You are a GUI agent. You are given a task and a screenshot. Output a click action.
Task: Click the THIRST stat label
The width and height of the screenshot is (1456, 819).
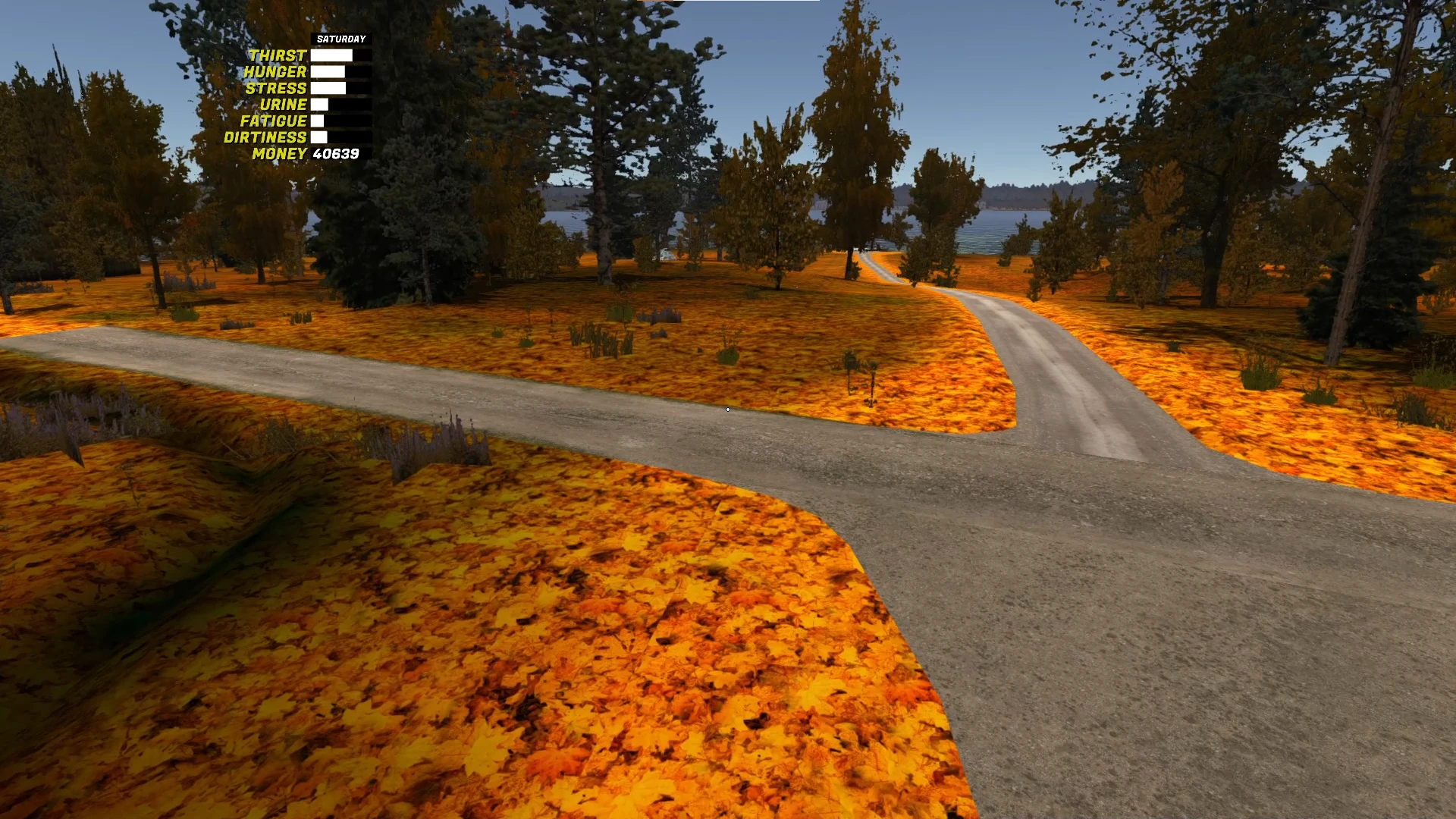pos(278,55)
